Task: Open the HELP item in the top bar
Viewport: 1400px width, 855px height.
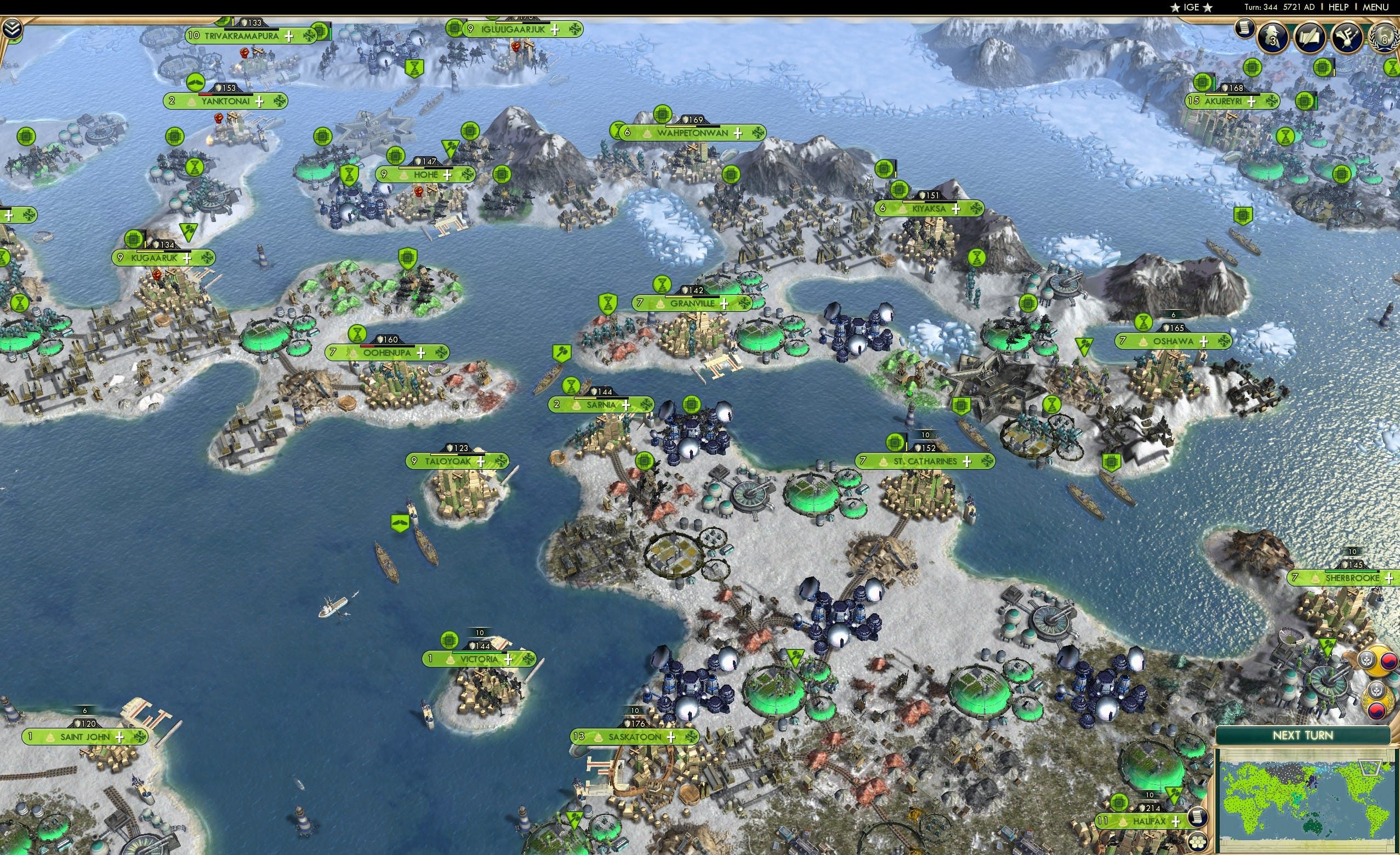Action: (x=1339, y=7)
